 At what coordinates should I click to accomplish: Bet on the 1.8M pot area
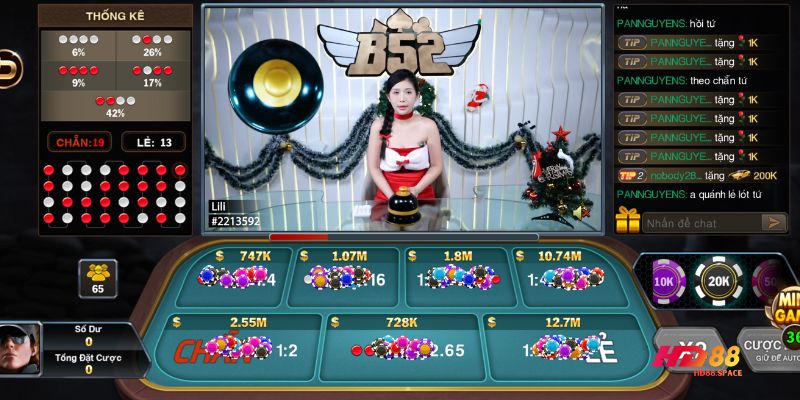tap(456, 275)
